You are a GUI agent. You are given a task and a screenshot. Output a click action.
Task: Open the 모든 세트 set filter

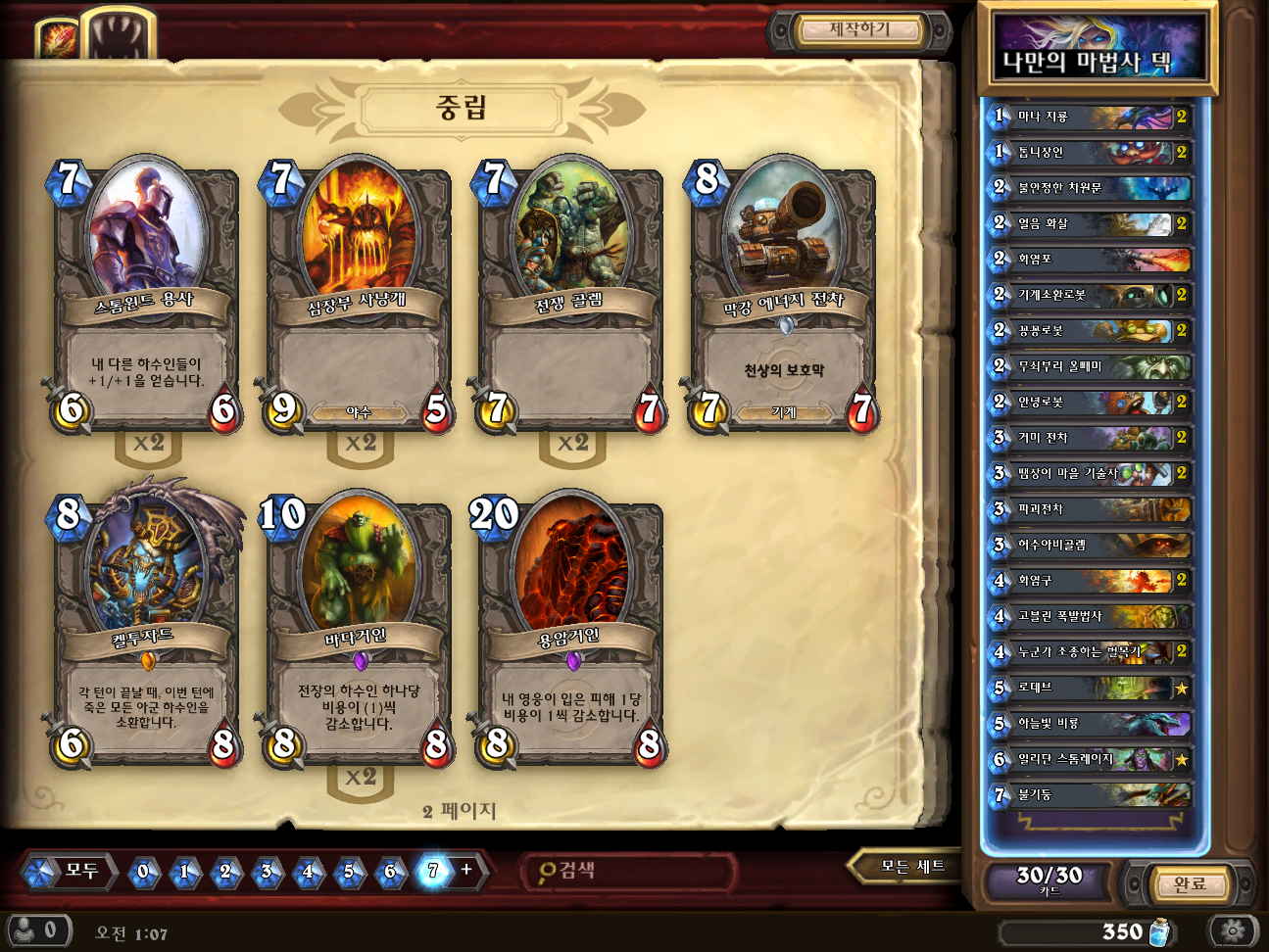[911, 867]
